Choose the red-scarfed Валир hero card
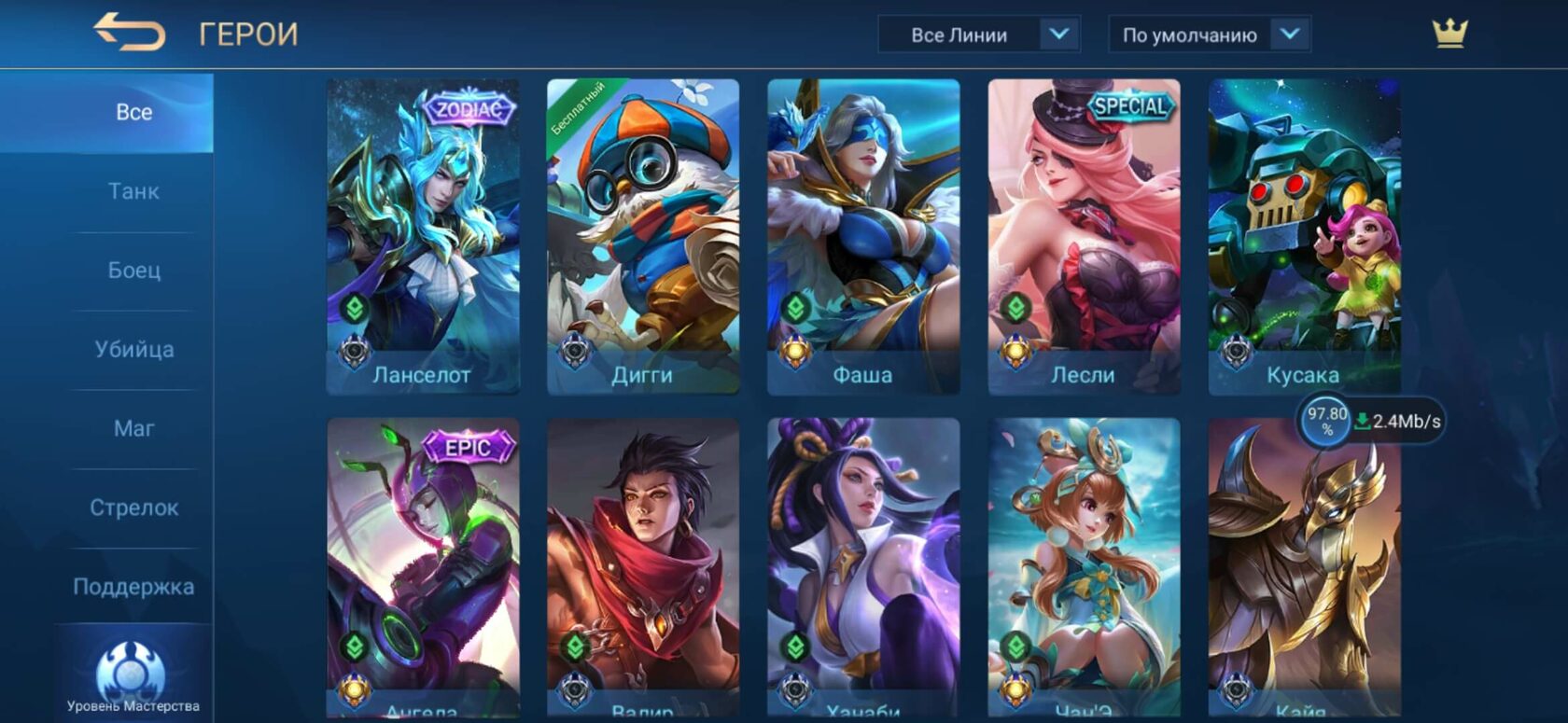Image resolution: width=1568 pixels, height=723 pixels. (643, 564)
